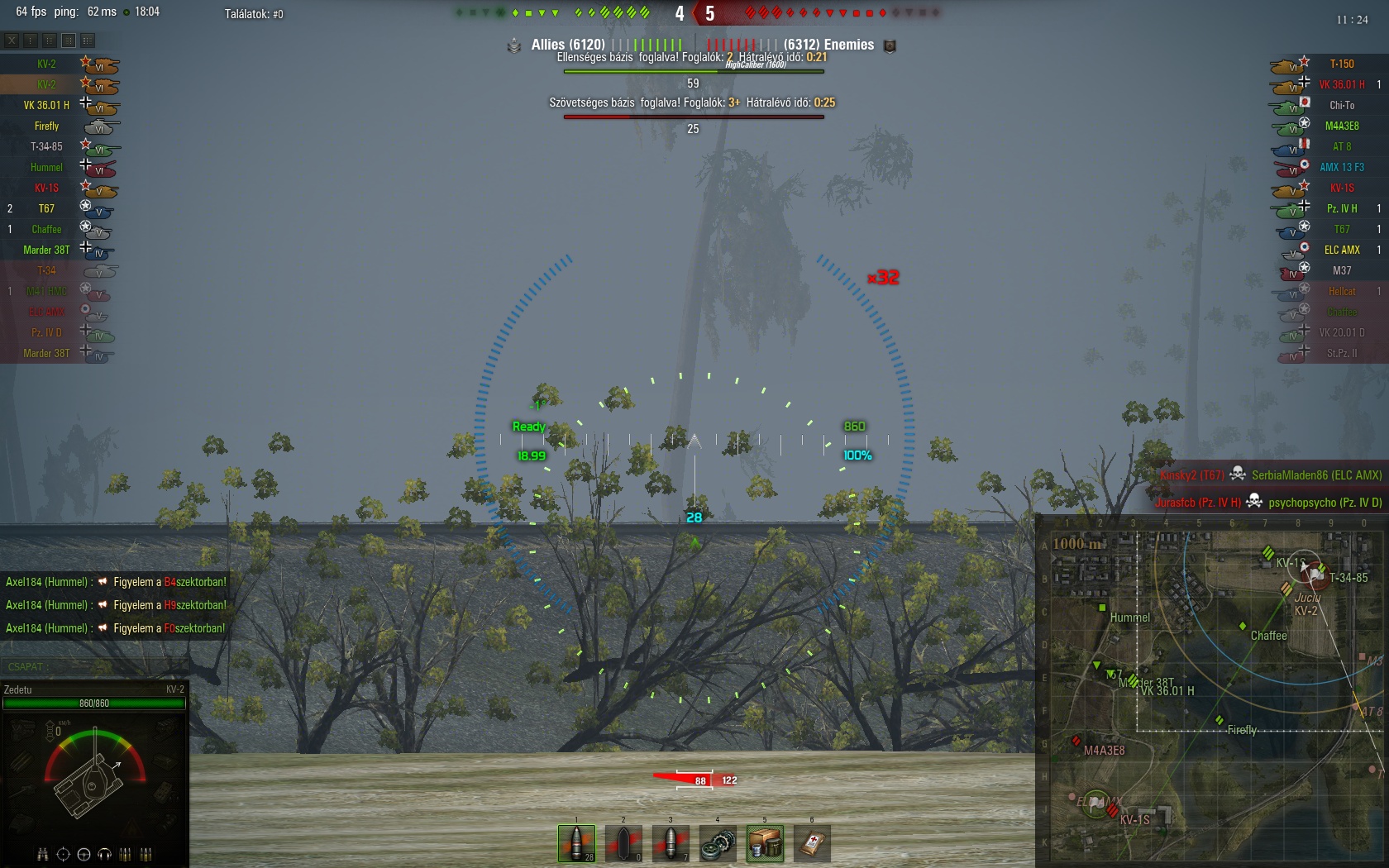The image size is (1389, 868).
Task: Select the first shell slot with 28 rounds
Action: tap(576, 843)
